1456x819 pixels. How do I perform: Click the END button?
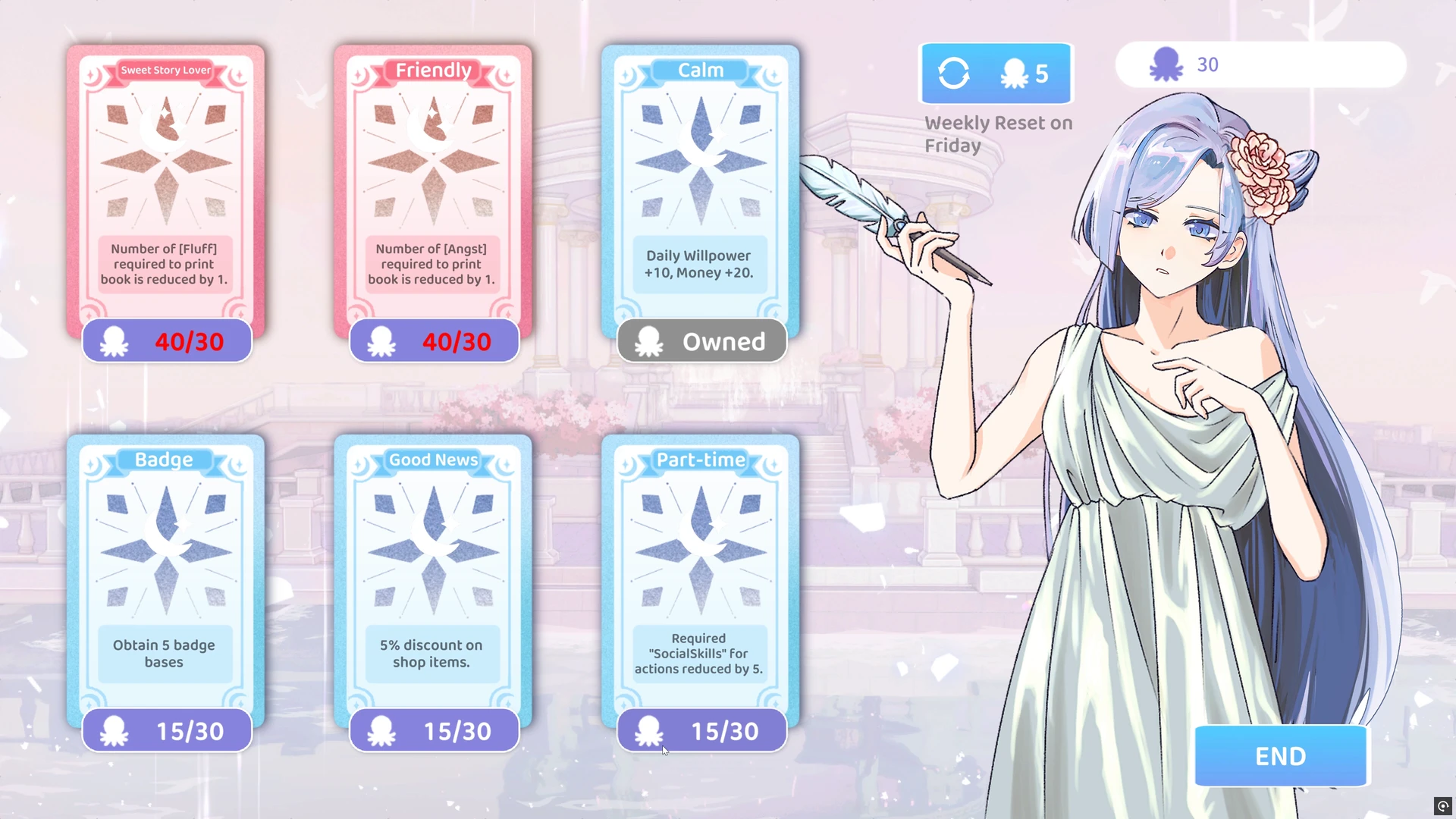click(1280, 756)
